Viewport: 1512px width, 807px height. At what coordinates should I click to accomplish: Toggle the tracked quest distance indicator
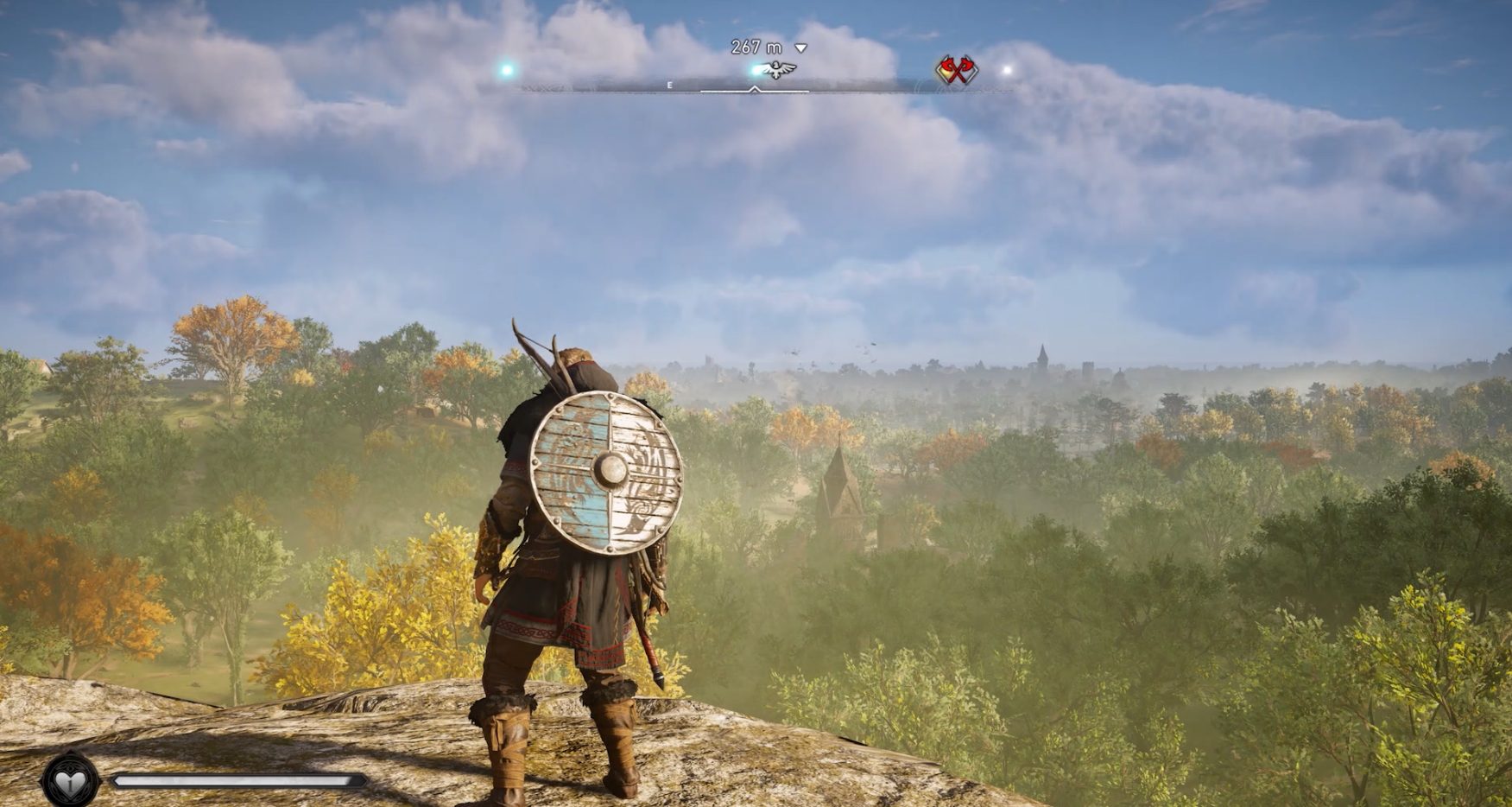click(x=756, y=47)
